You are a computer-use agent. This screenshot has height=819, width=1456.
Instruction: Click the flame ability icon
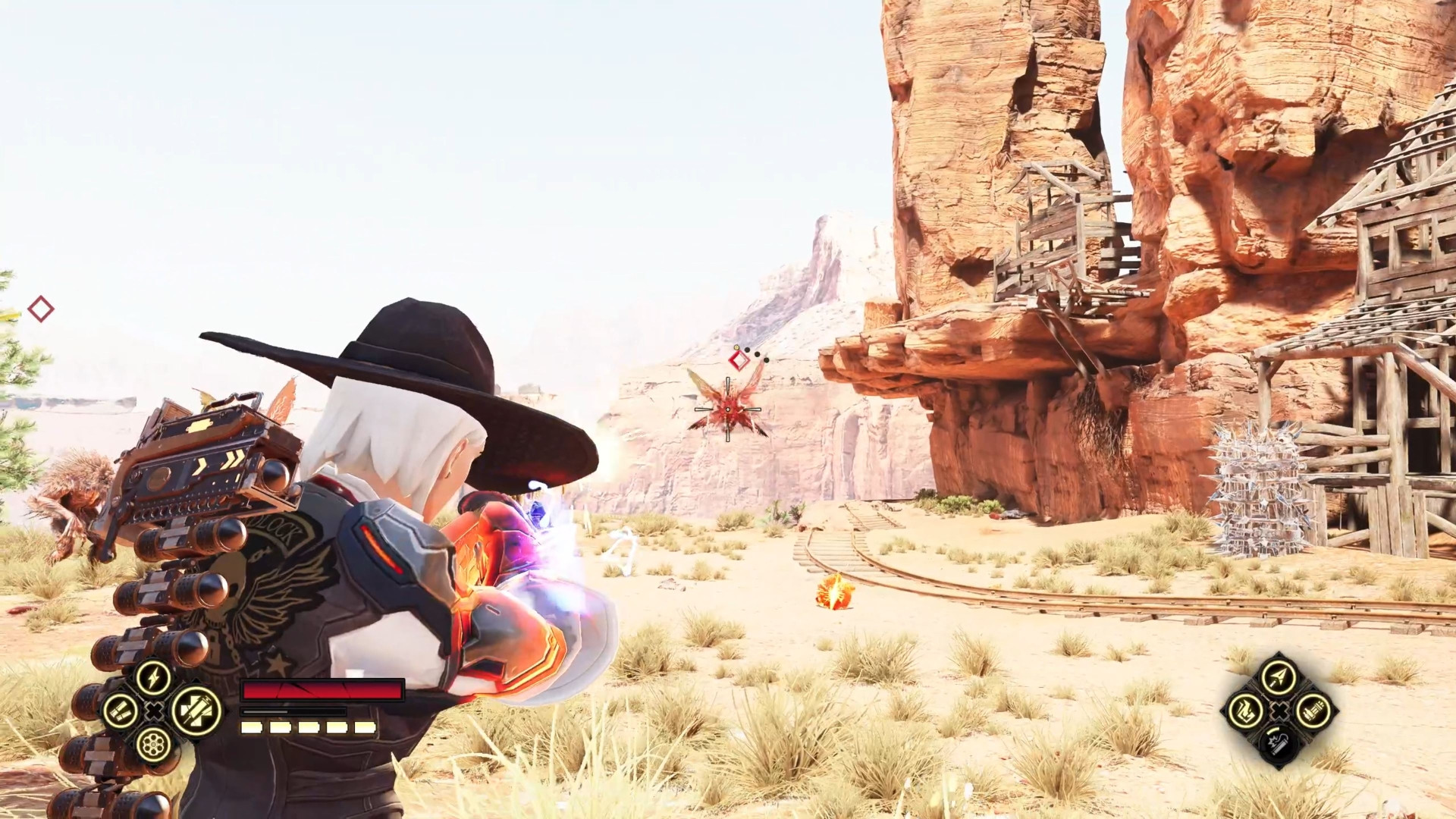click(1244, 711)
